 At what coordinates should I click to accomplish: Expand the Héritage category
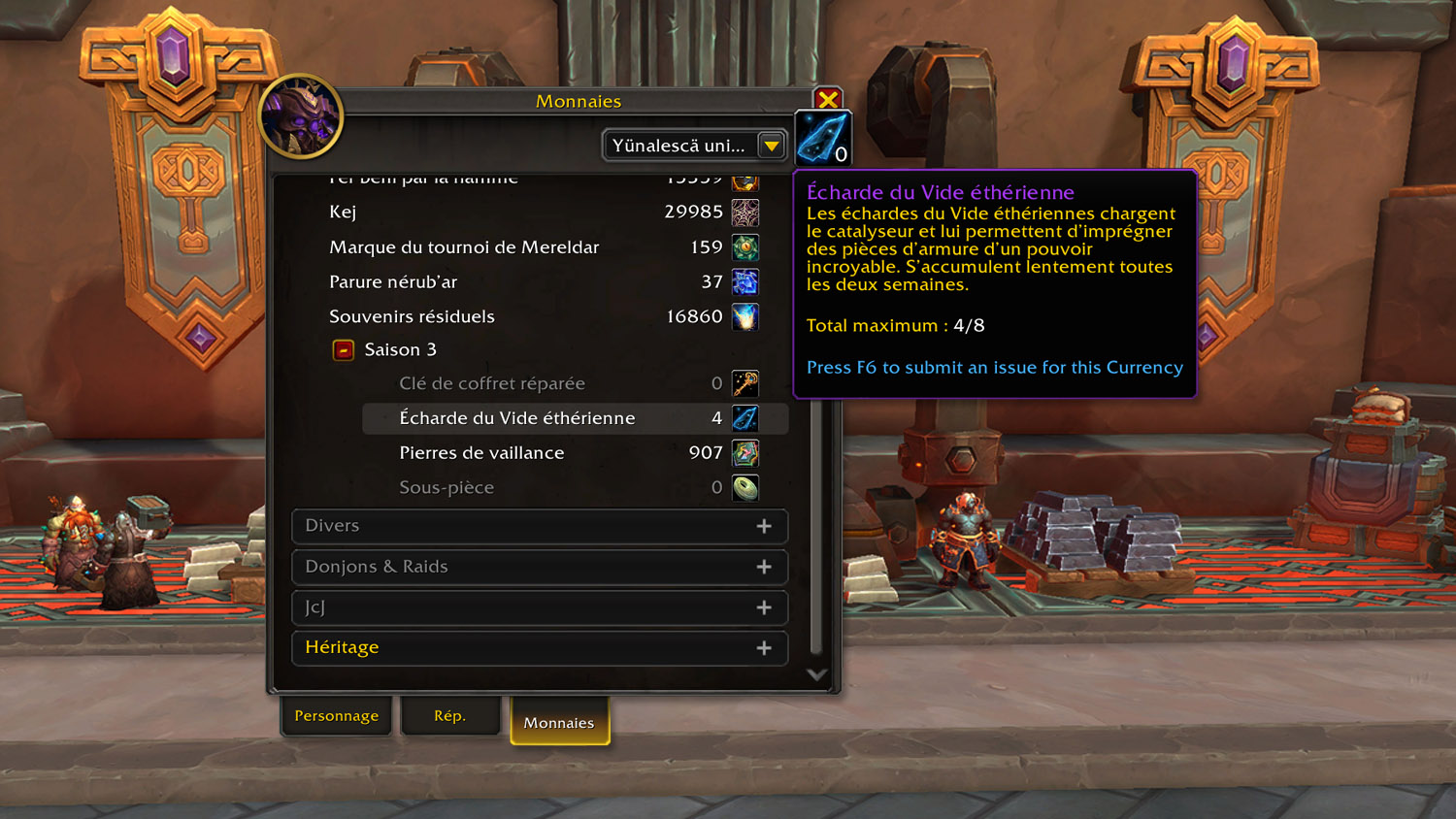pos(540,648)
